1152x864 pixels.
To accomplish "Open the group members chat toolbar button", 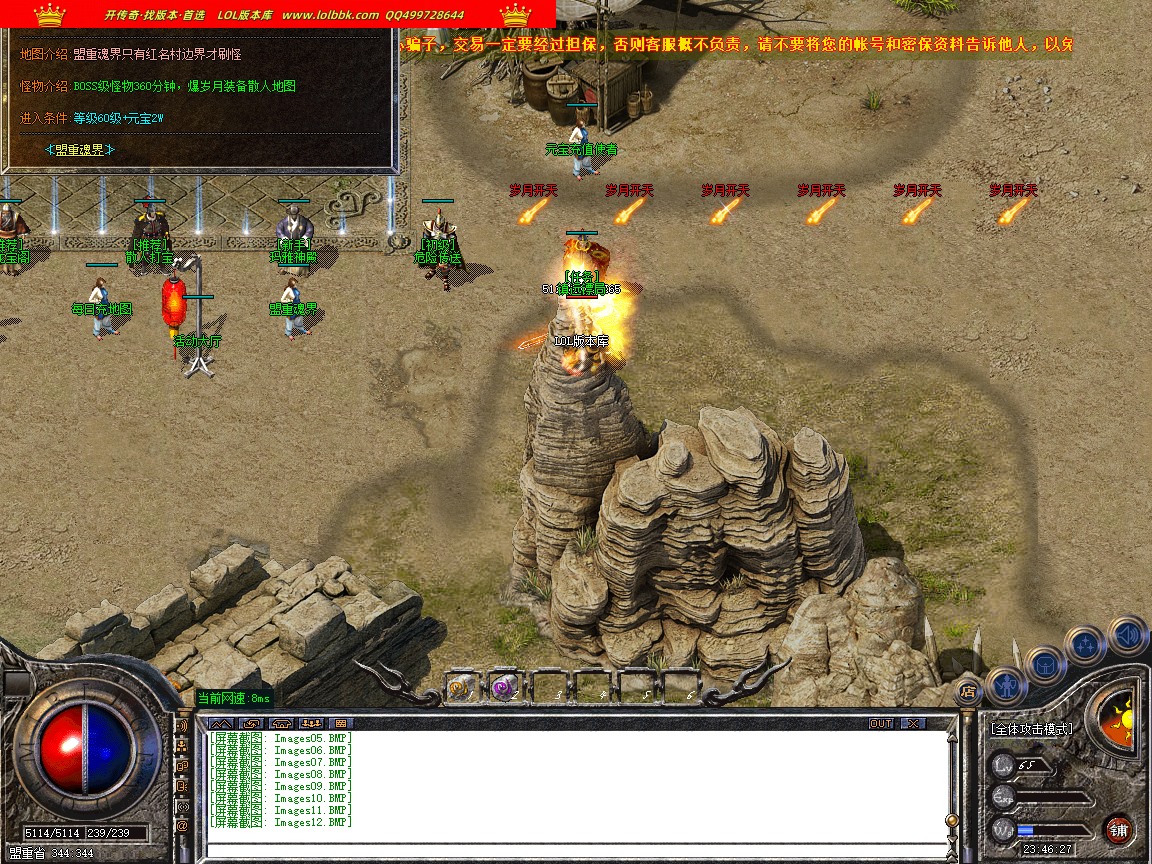I will click(x=311, y=723).
